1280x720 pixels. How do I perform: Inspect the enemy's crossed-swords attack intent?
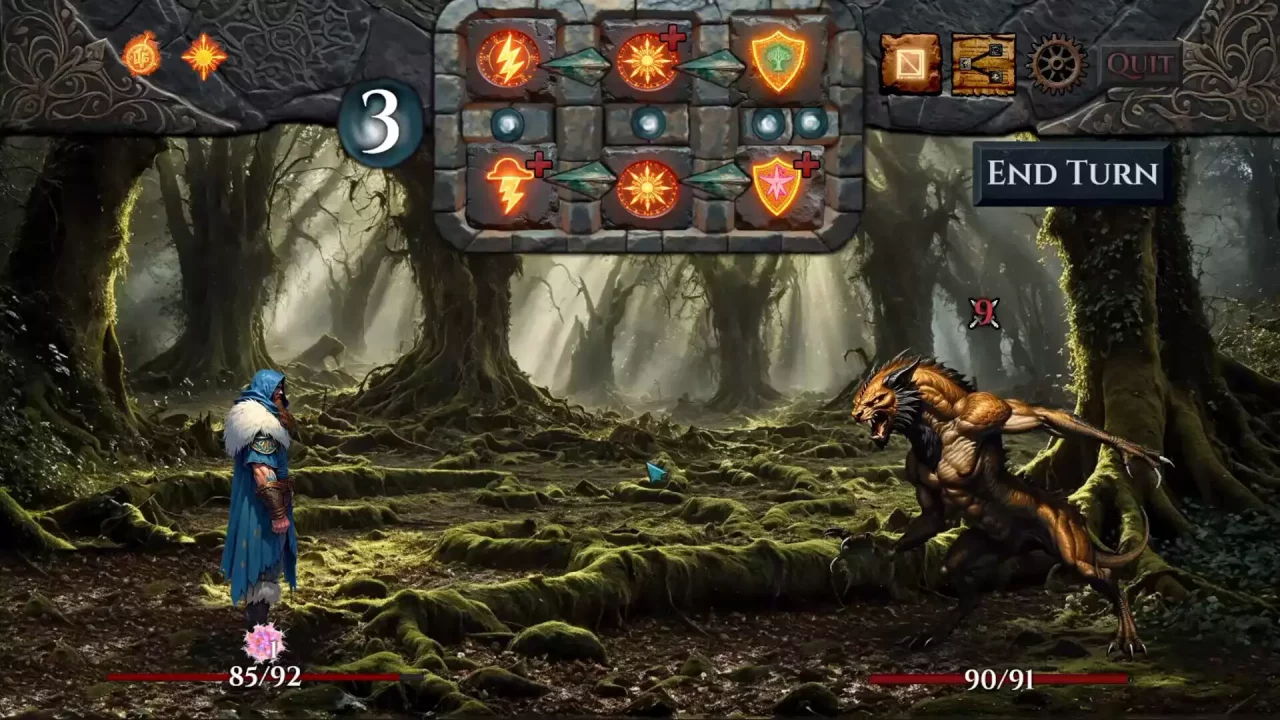pos(985,314)
